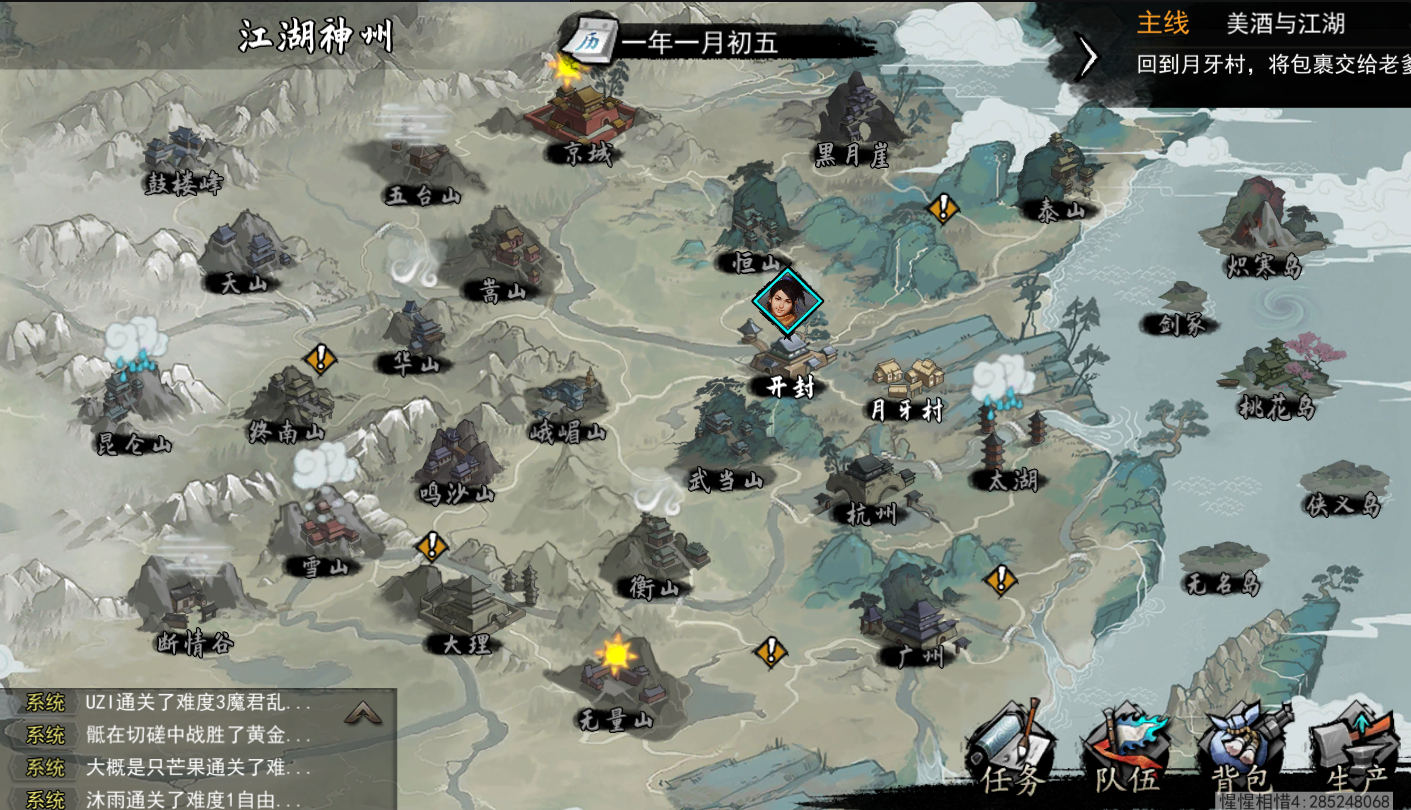Collapse the quest tracker arrow

(1087, 57)
